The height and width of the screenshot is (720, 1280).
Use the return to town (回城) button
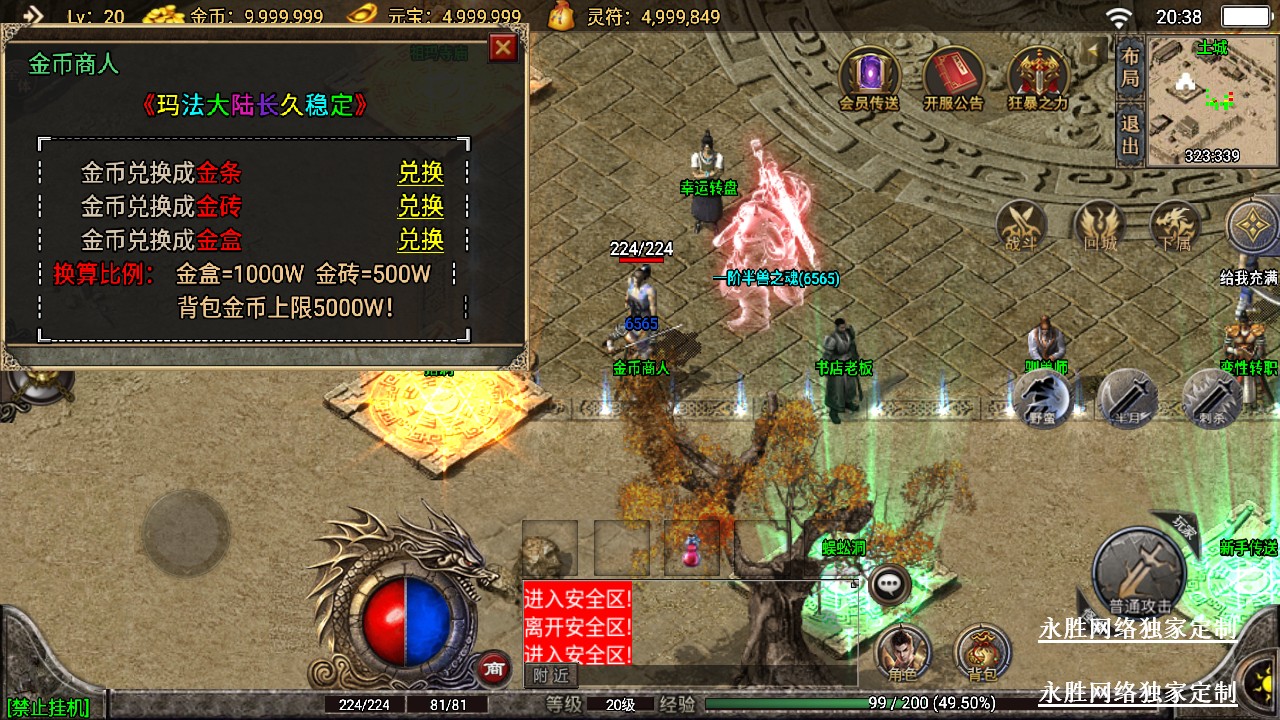click(x=1099, y=226)
